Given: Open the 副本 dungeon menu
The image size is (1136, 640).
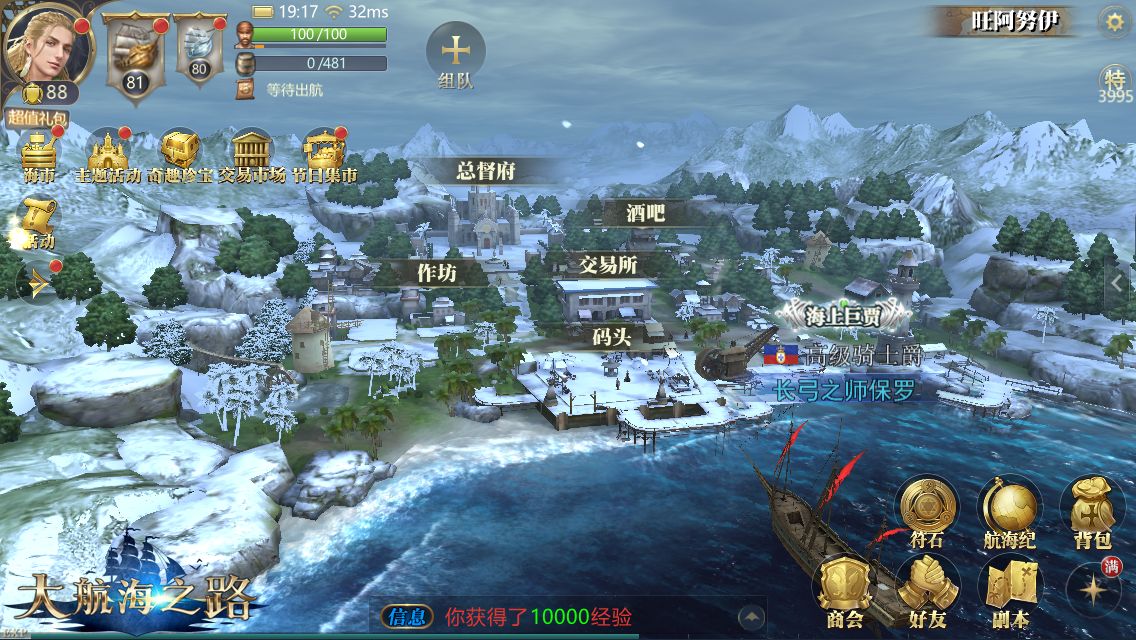Looking at the screenshot, I should coord(1008,590).
